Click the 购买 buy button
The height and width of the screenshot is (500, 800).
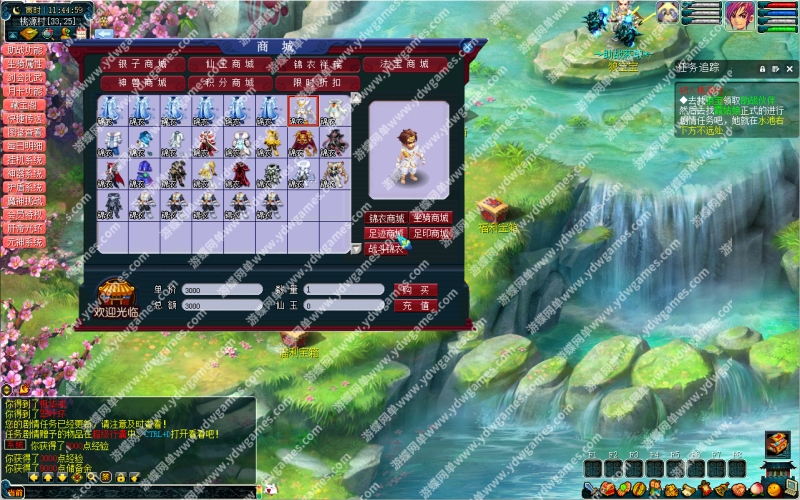click(x=416, y=289)
